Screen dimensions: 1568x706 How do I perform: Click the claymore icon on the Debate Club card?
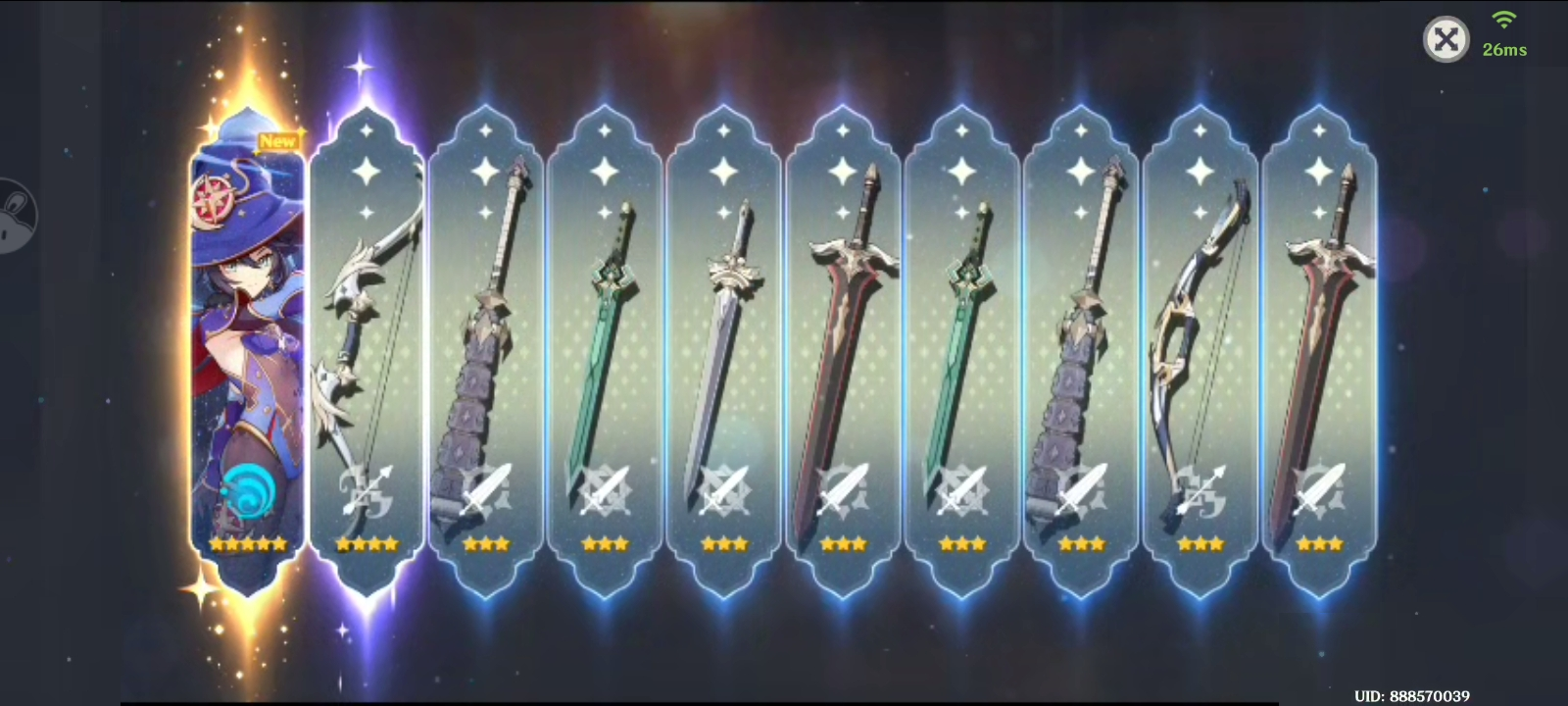(x=485, y=490)
